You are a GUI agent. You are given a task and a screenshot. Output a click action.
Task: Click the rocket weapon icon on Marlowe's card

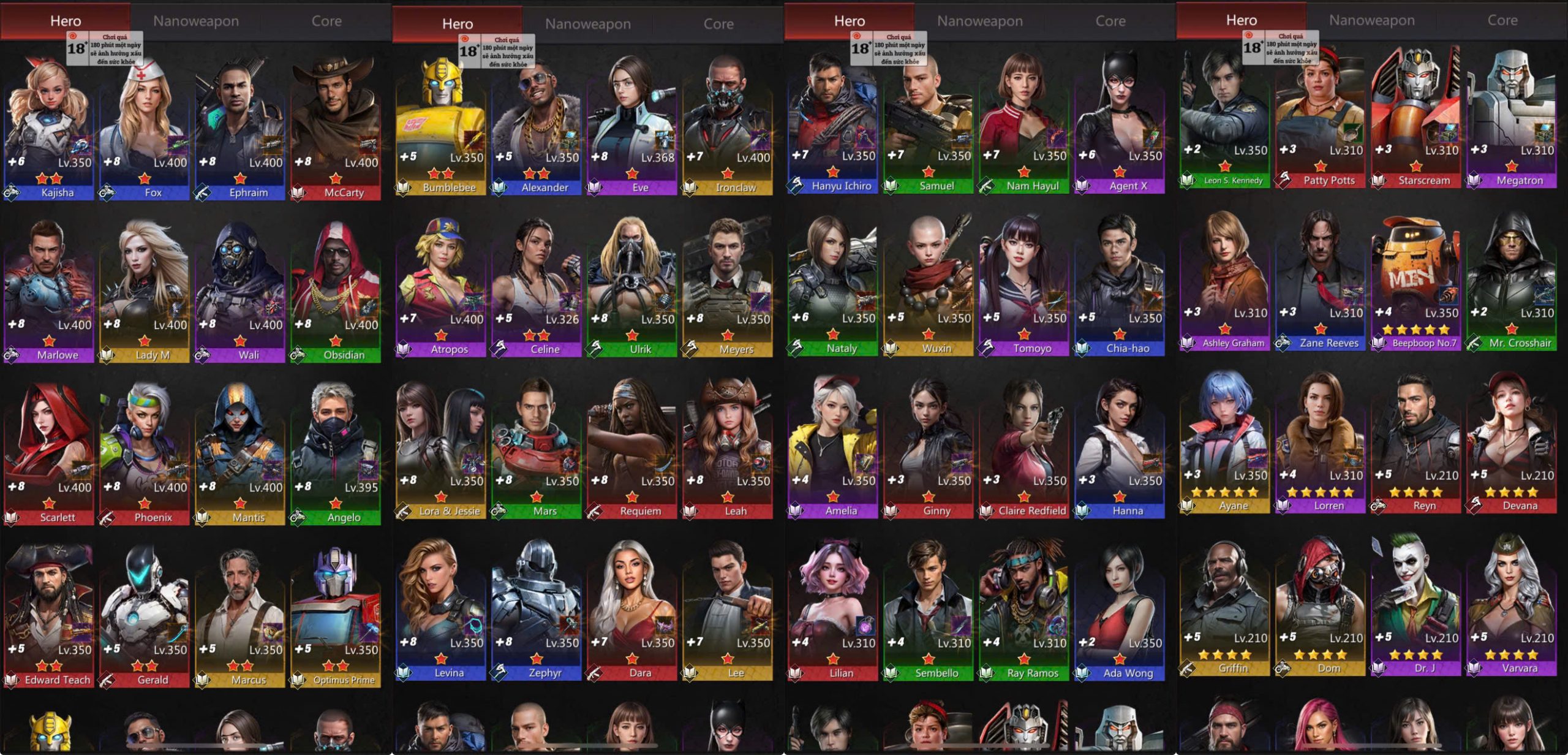[x=81, y=308]
